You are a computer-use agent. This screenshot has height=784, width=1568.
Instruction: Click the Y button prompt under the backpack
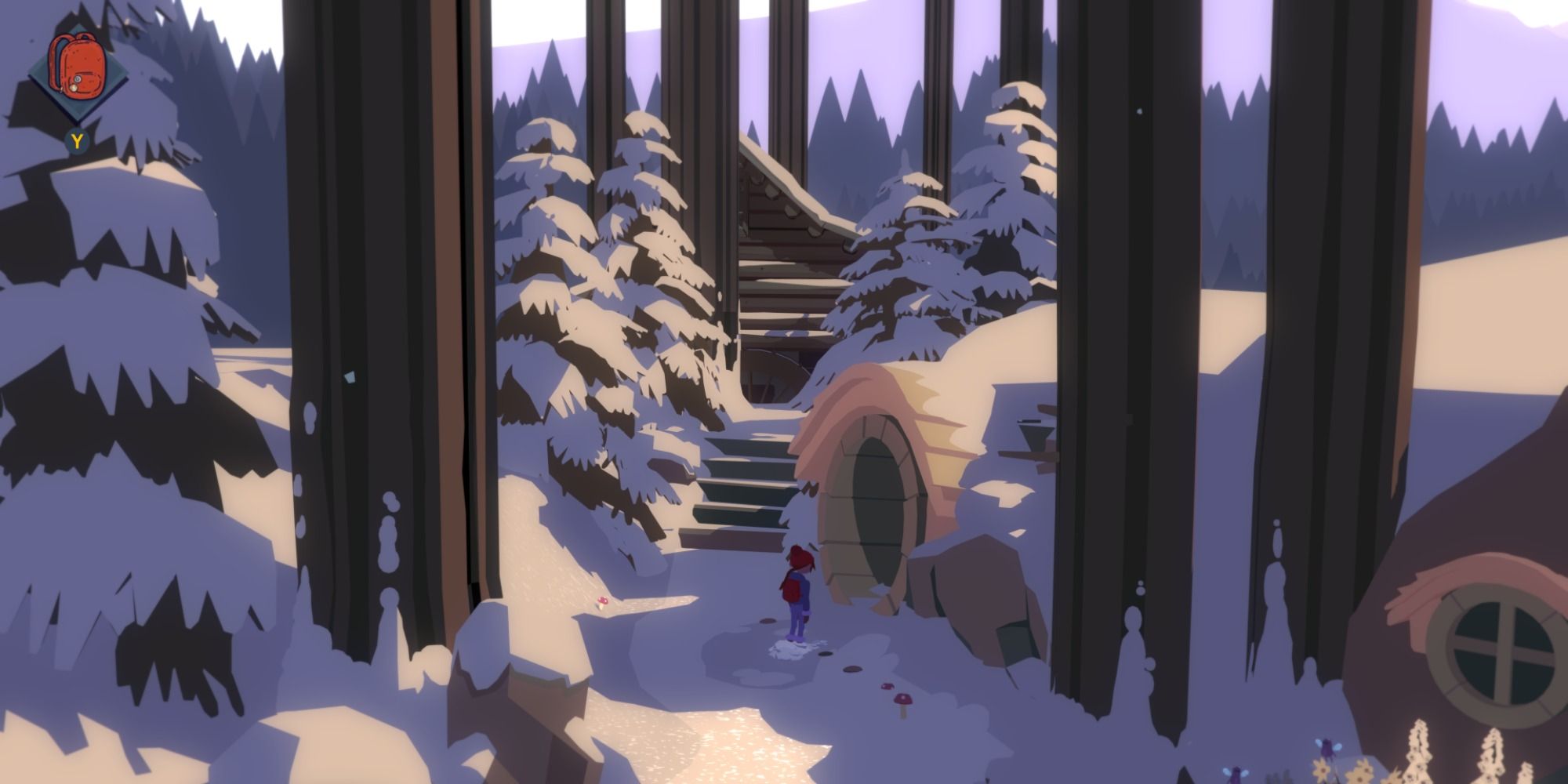77,140
